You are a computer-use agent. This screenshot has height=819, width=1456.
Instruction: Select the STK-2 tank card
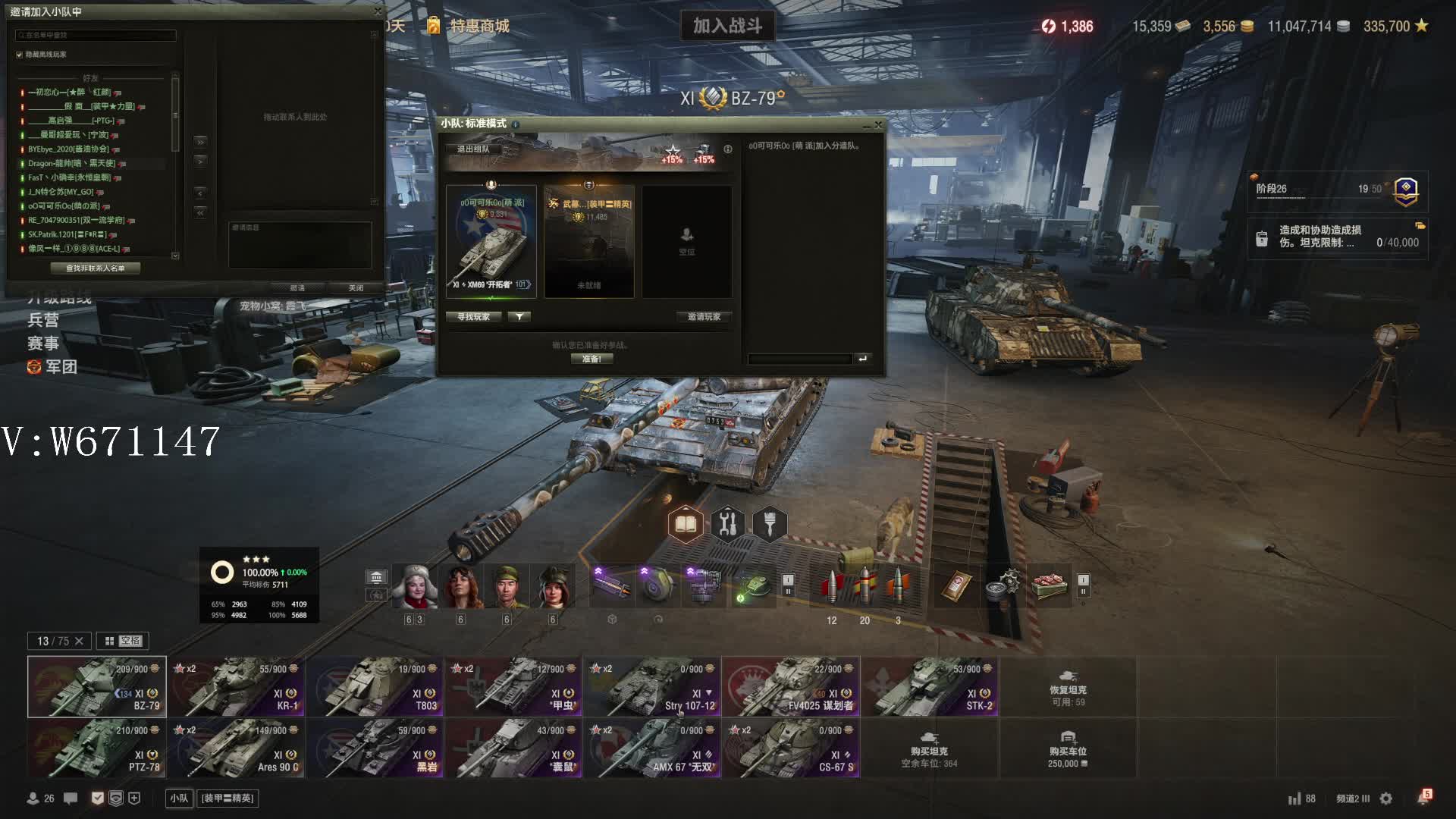[930, 687]
